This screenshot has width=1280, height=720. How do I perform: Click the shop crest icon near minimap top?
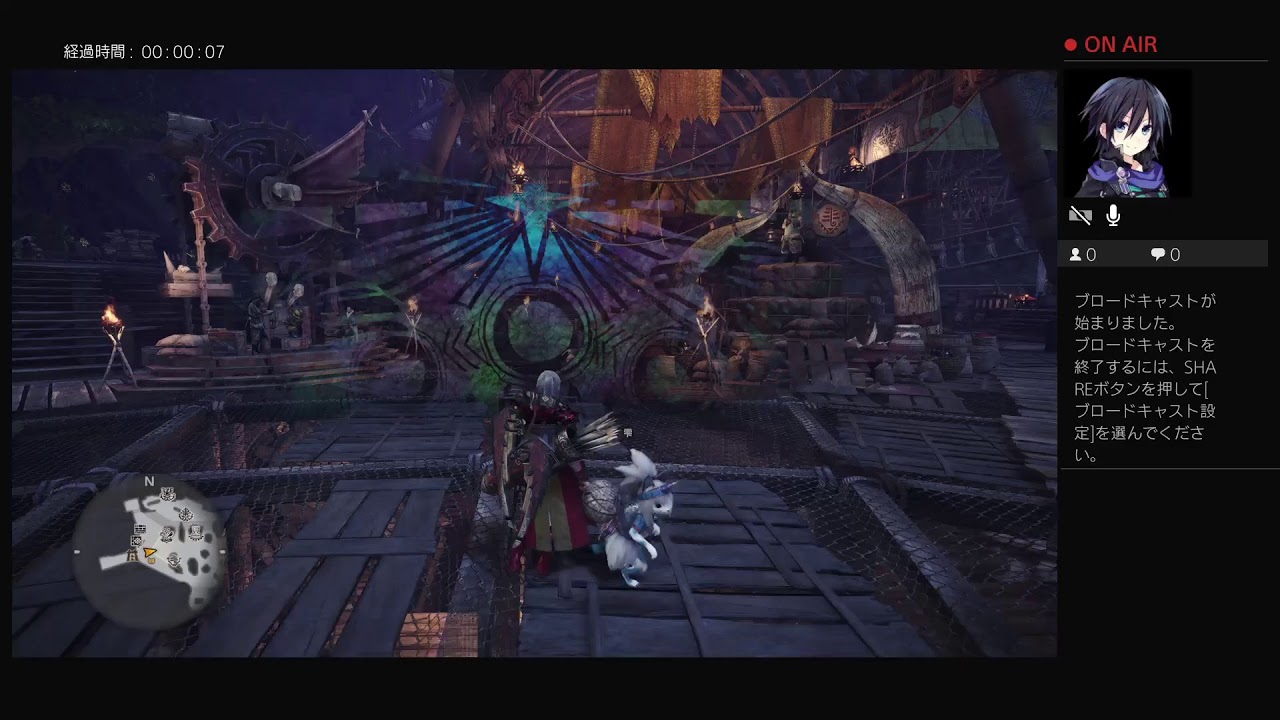click(168, 494)
